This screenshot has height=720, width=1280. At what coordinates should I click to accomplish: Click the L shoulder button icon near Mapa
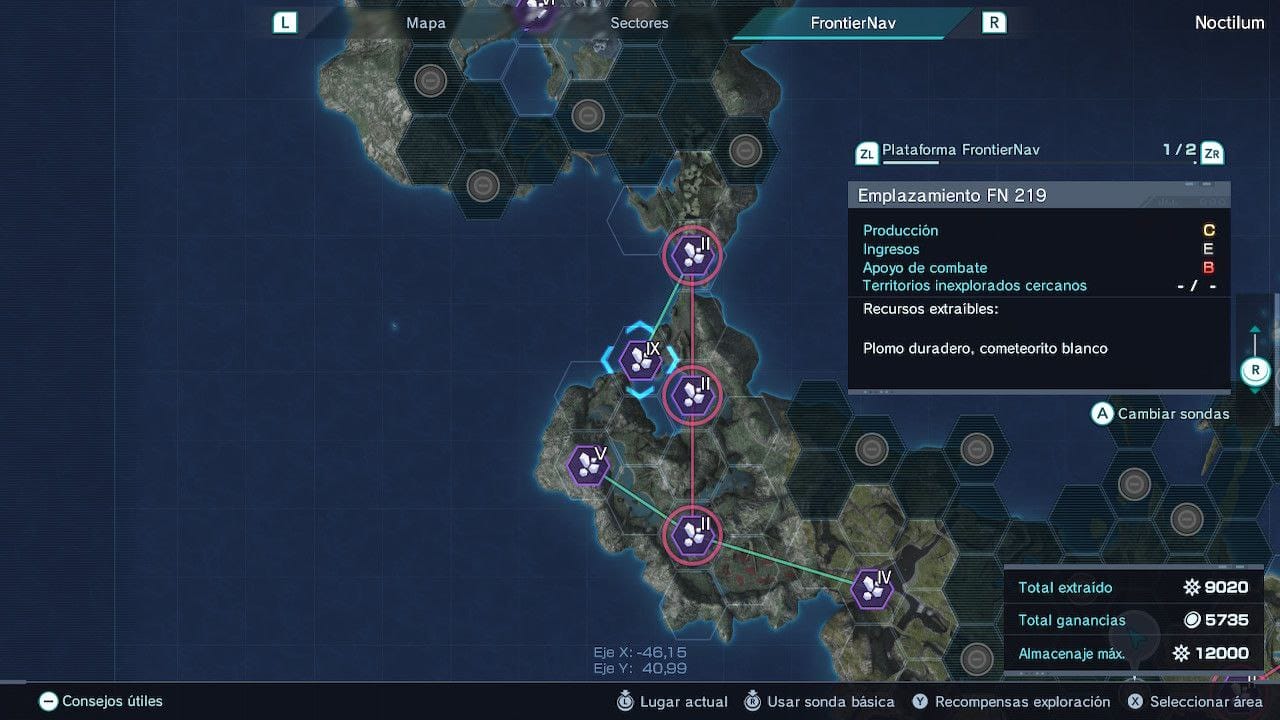coord(285,21)
